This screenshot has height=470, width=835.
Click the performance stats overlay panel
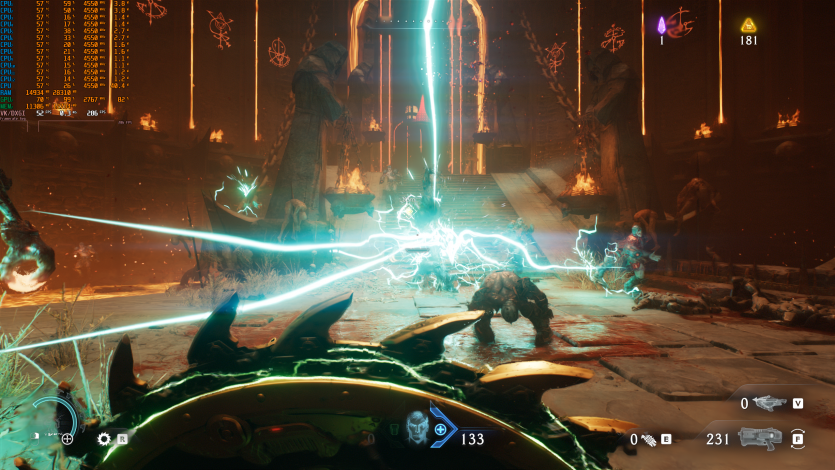(65, 60)
